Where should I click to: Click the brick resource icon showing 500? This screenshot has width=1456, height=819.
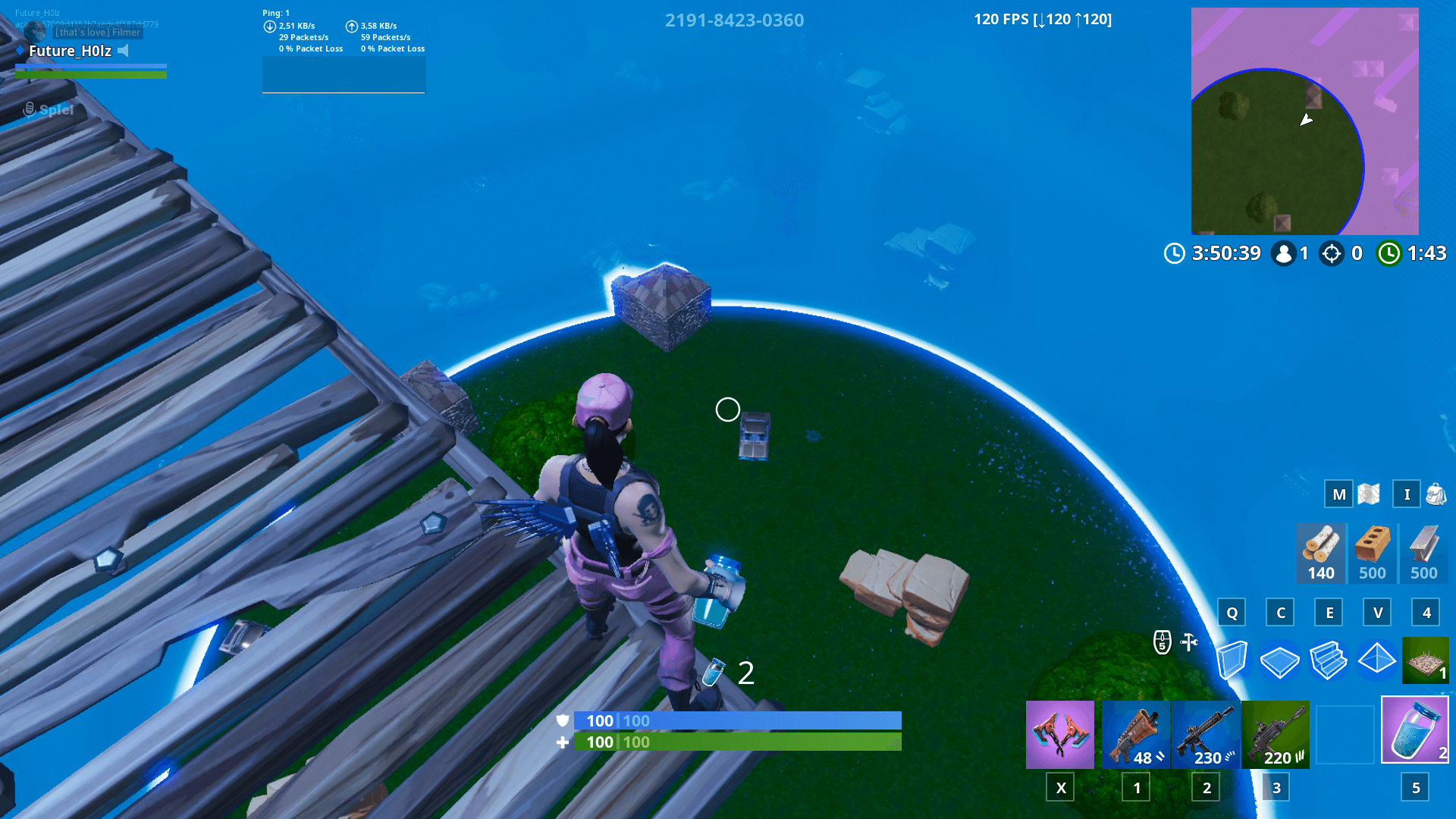[x=1372, y=550]
